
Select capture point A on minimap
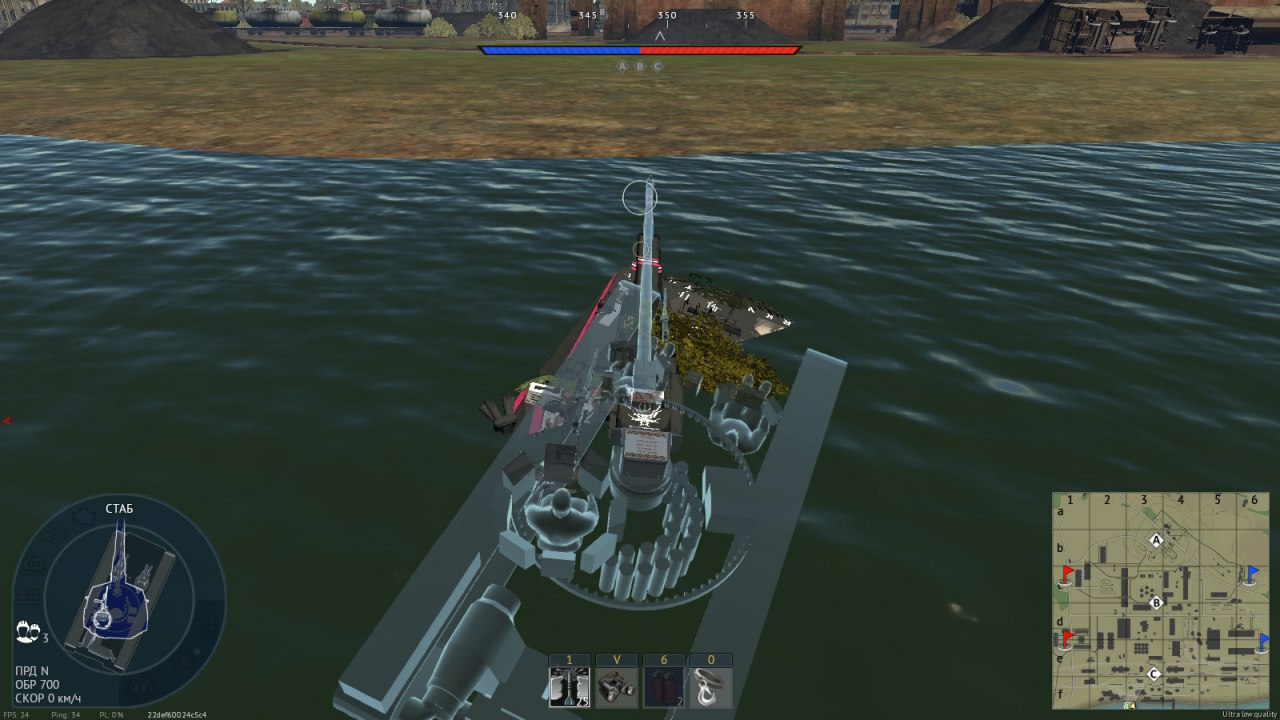(1156, 541)
